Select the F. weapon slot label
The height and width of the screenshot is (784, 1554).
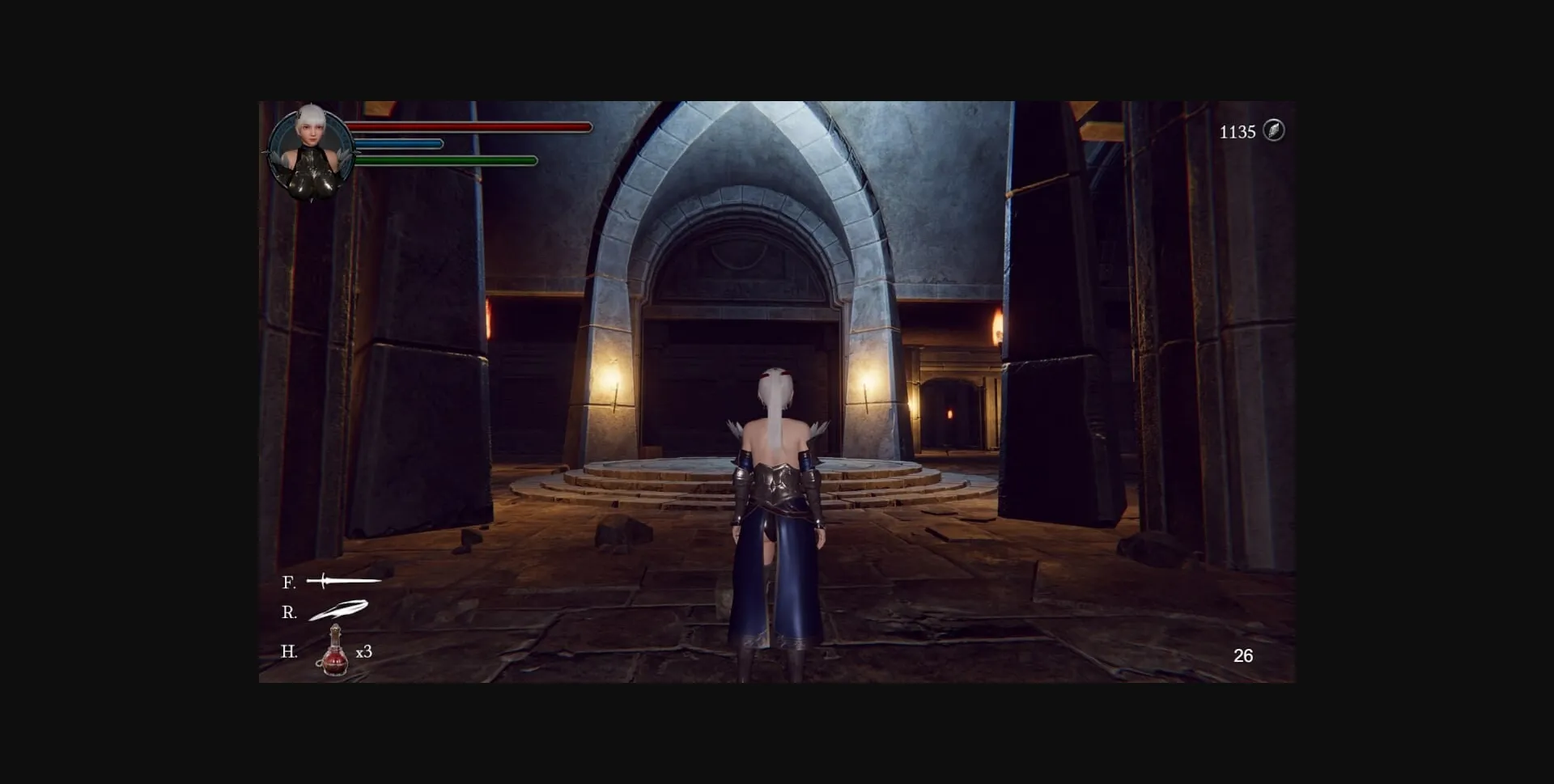click(287, 582)
